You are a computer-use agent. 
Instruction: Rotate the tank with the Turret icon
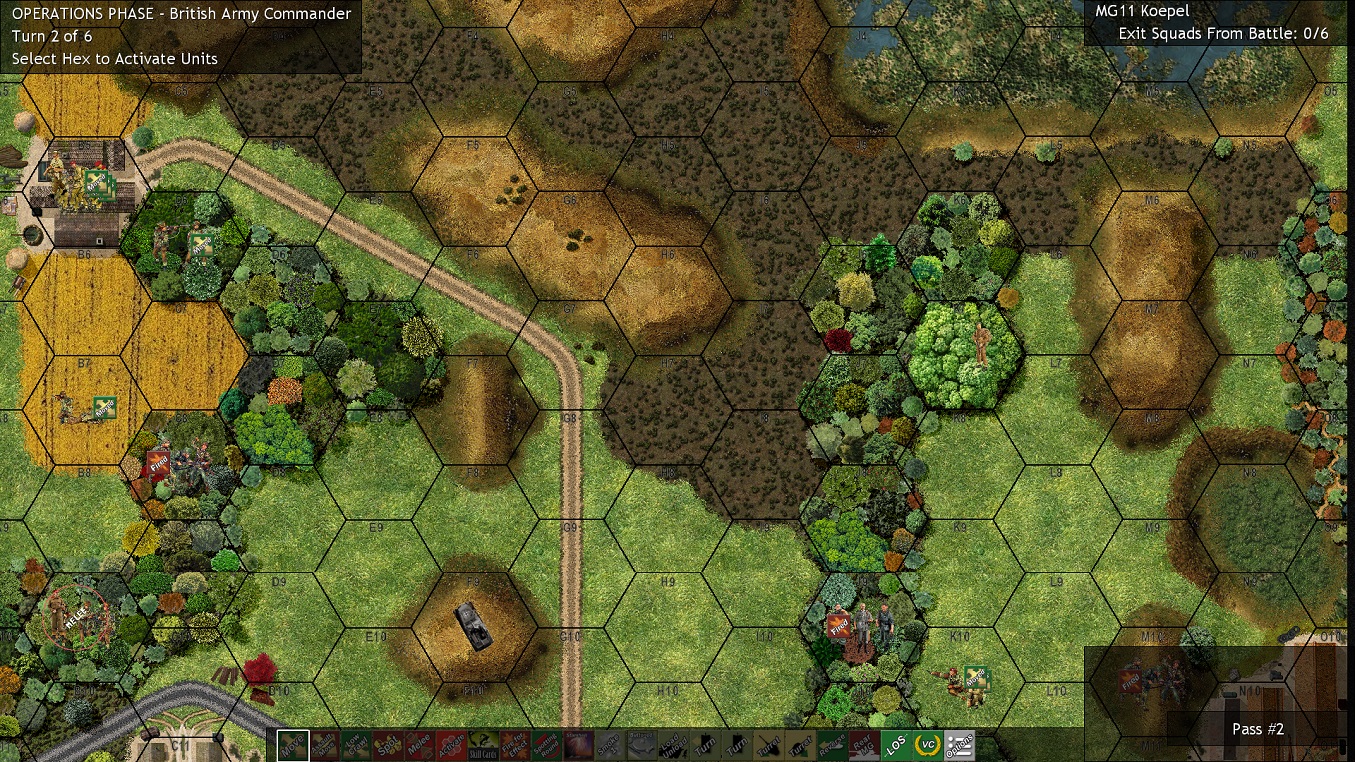[x=768, y=743]
